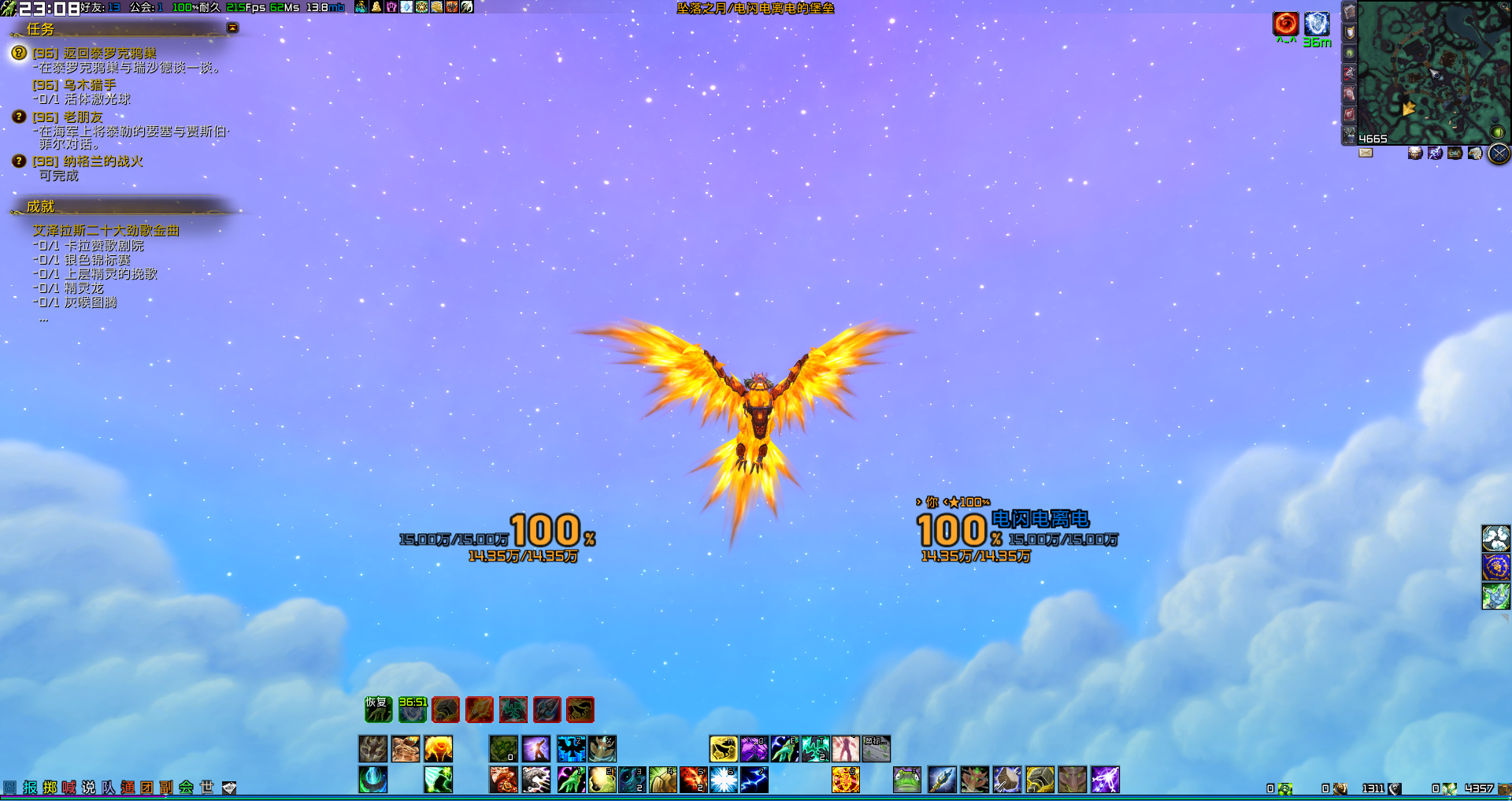Collapse the 任务 quest tracker panel
This screenshot has width=1512, height=801.
[x=232, y=28]
